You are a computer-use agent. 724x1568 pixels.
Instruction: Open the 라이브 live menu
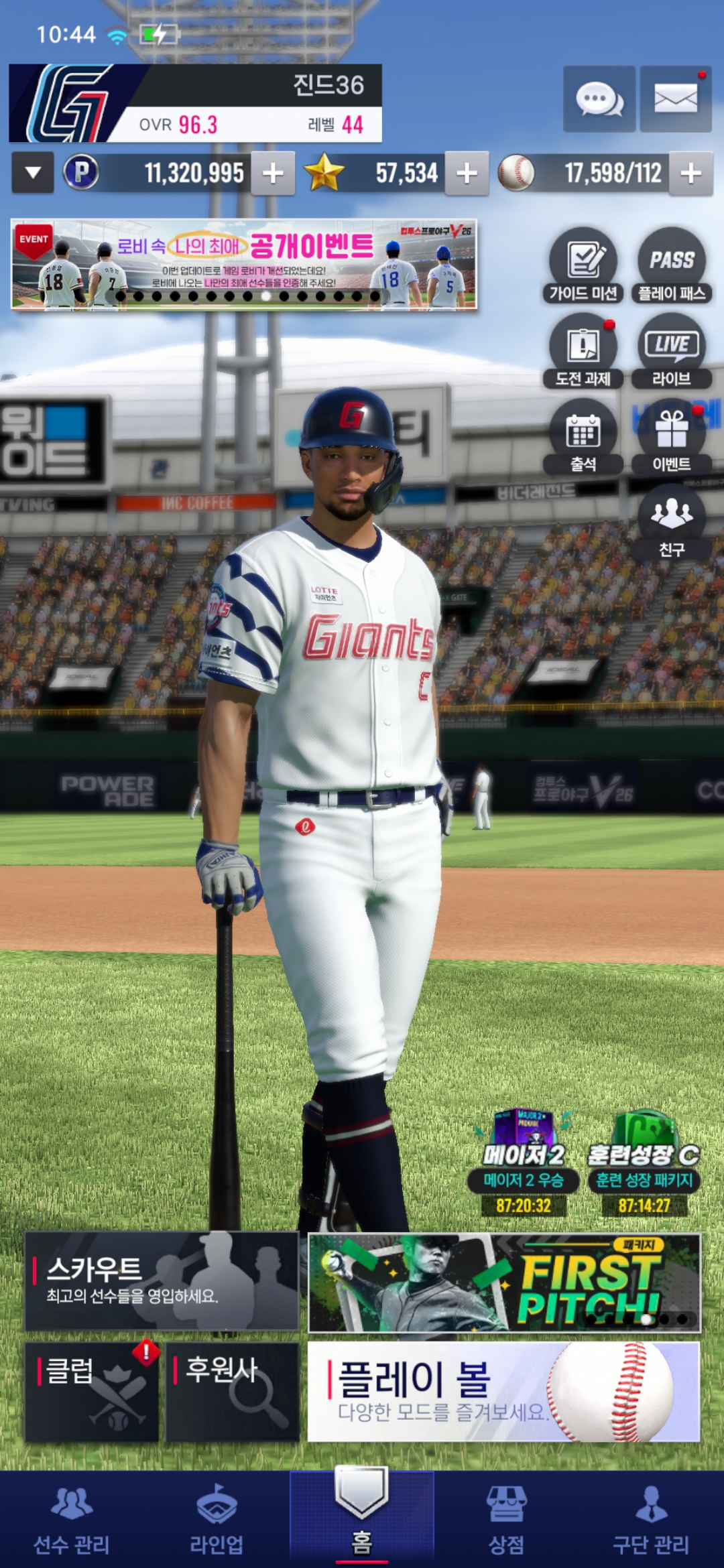tap(671, 351)
